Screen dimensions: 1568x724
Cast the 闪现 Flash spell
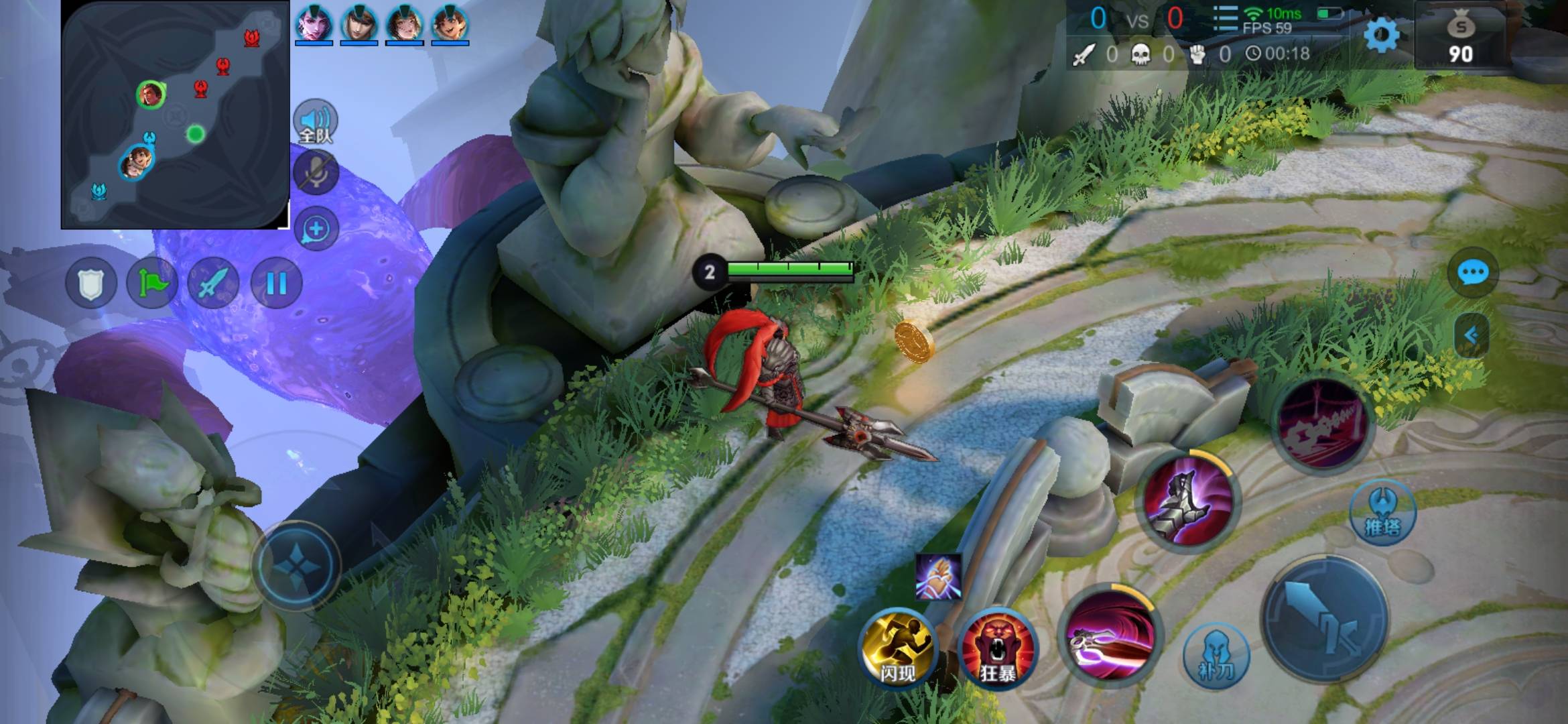click(x=897, y=648)
